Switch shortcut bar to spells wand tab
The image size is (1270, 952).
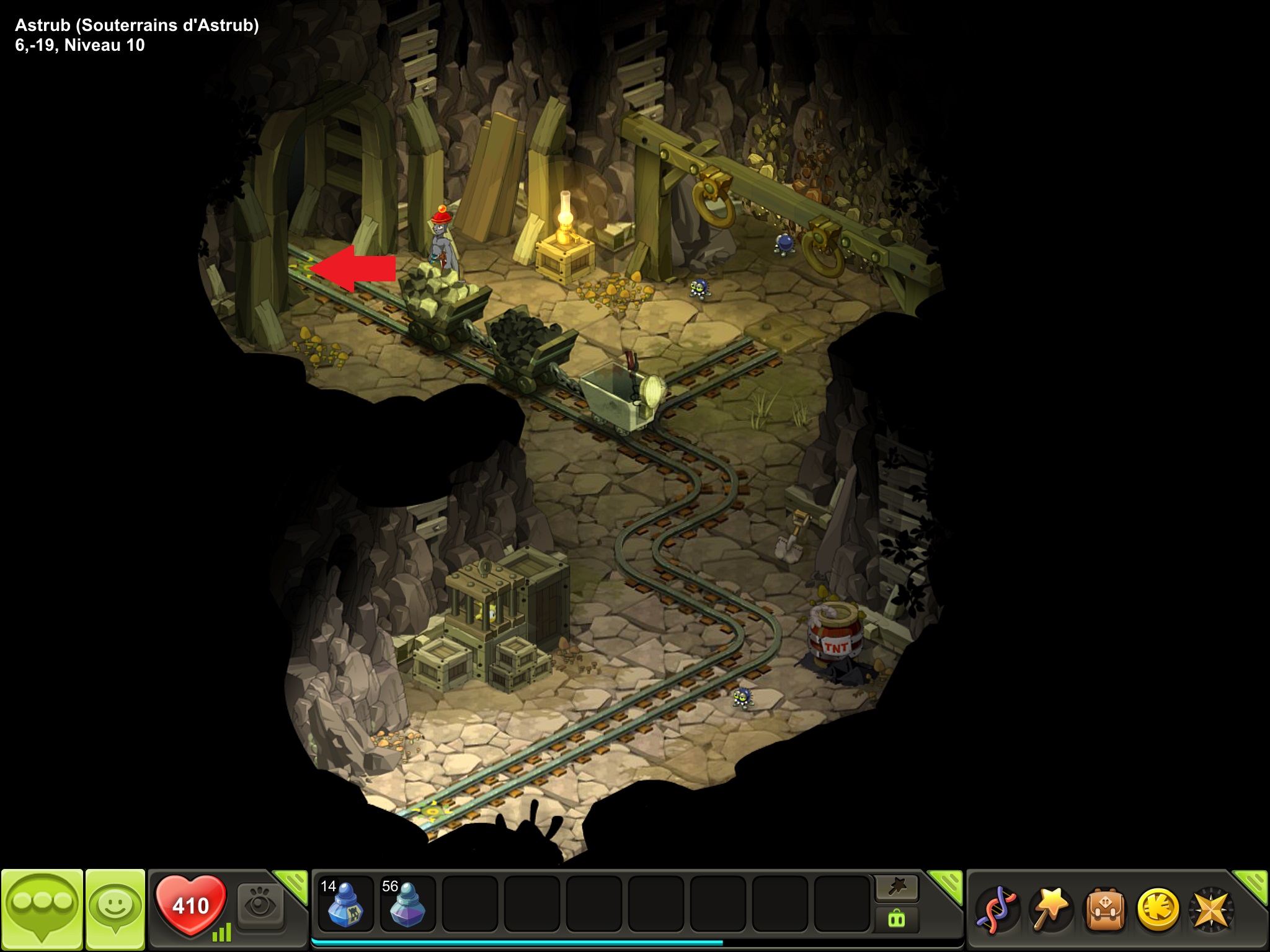coord(897,888)
